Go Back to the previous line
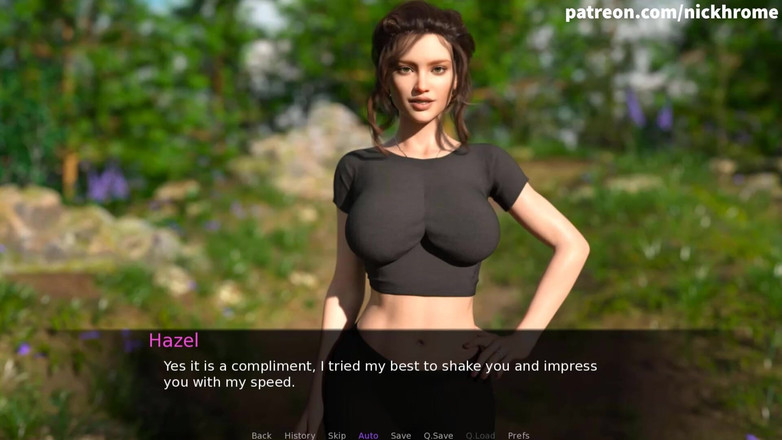The image size is (782, 440). click(x=261, y=435)
